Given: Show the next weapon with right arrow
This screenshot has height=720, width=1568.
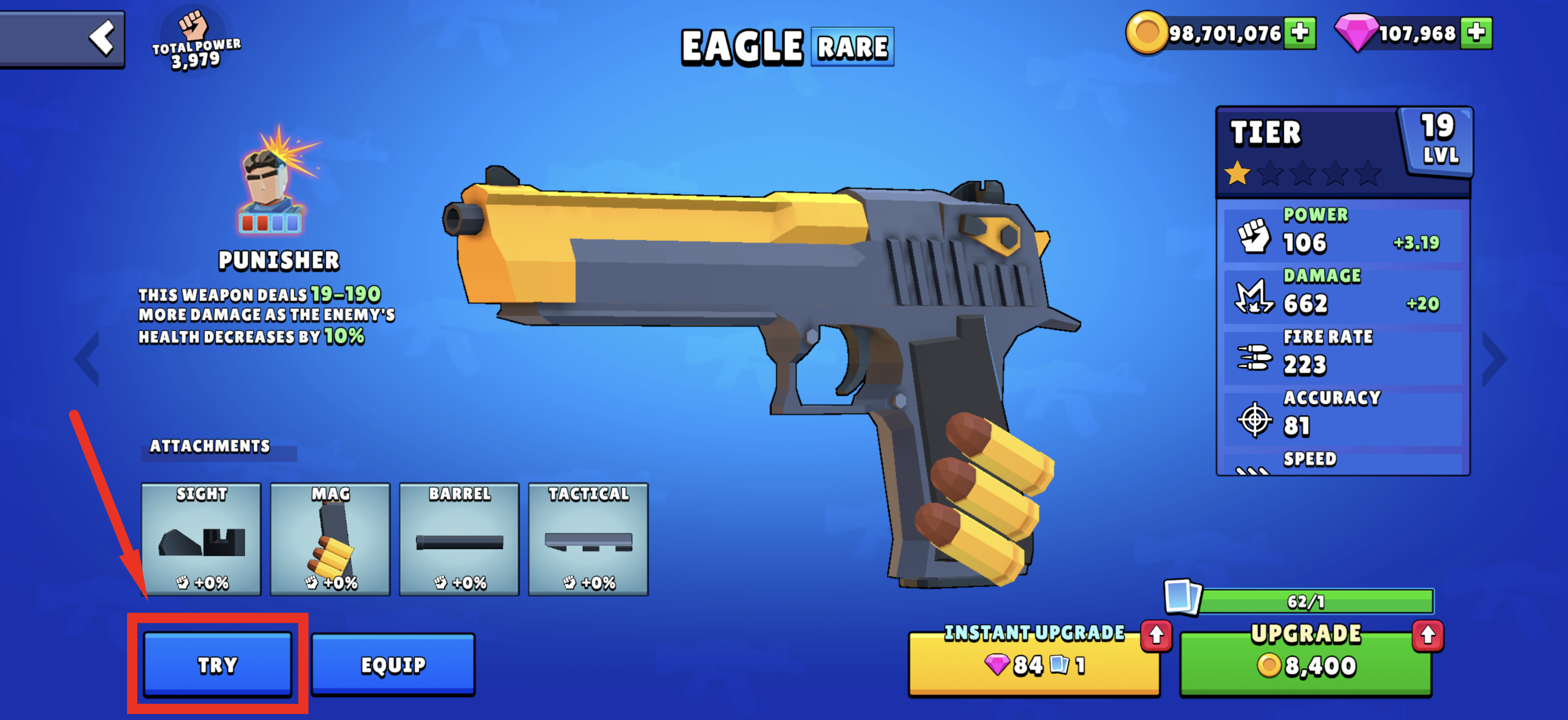Looking at the screenshot, I should point(1494,360).
